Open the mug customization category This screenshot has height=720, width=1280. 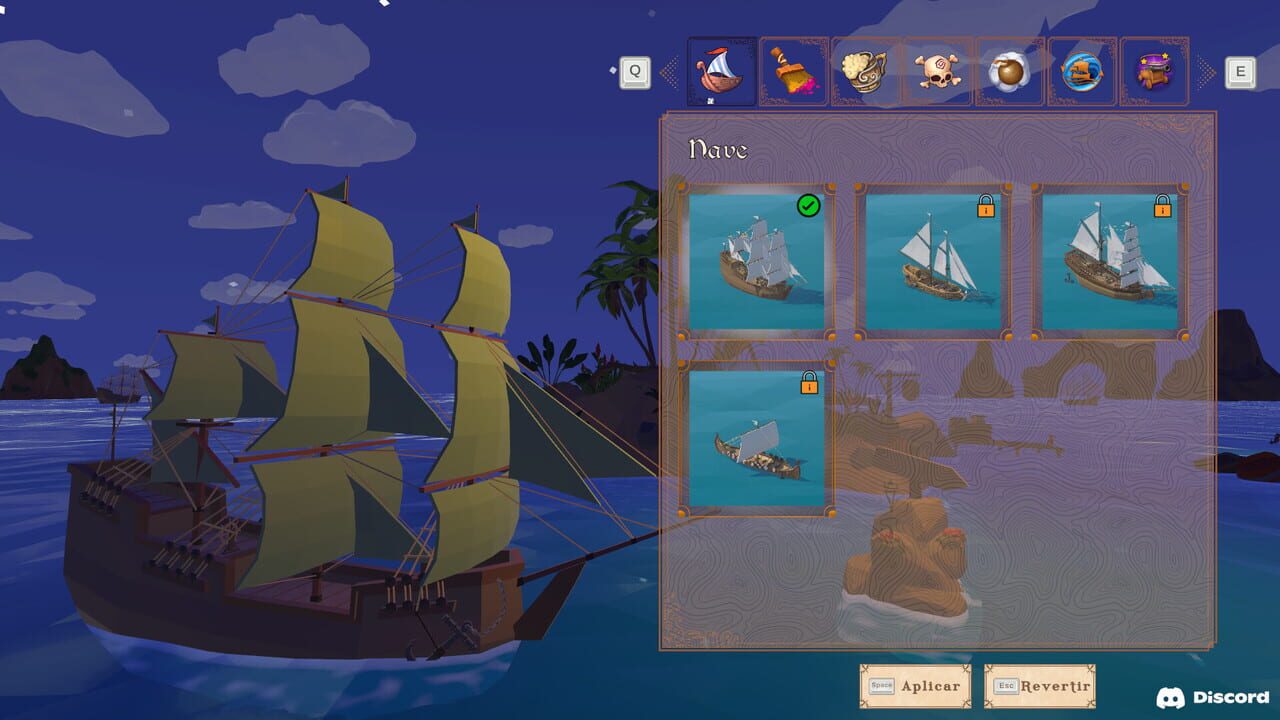[x=865, y=70]
